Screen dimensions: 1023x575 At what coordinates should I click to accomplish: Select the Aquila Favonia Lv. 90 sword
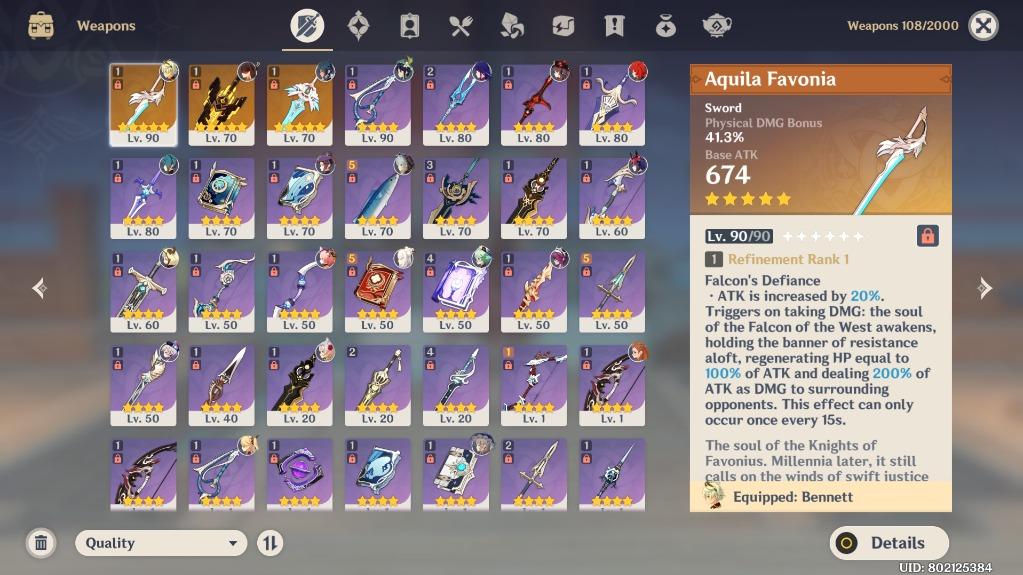pyautogui.click(x=143, y=105)
